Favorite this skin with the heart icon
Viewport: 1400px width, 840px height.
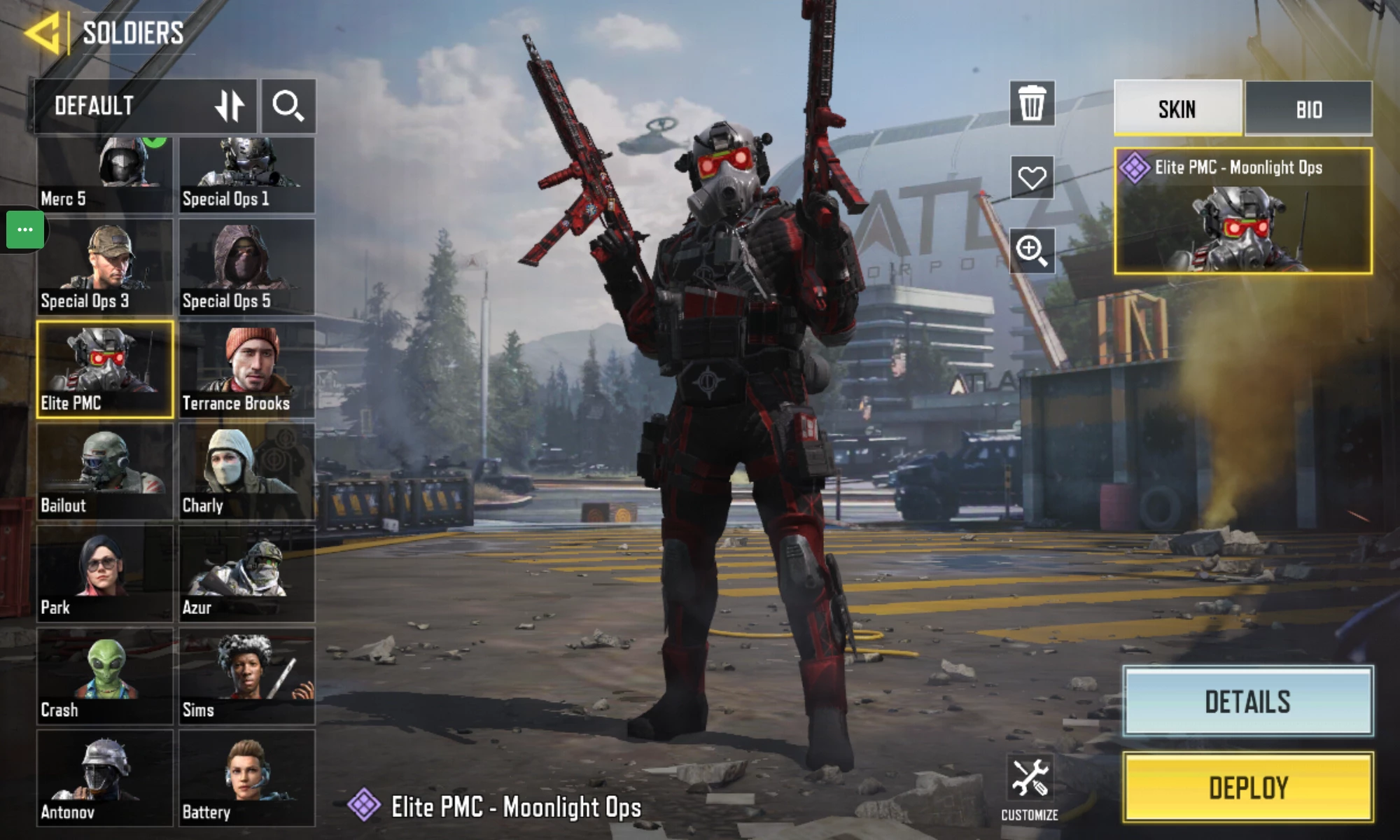pos(1032,177)
